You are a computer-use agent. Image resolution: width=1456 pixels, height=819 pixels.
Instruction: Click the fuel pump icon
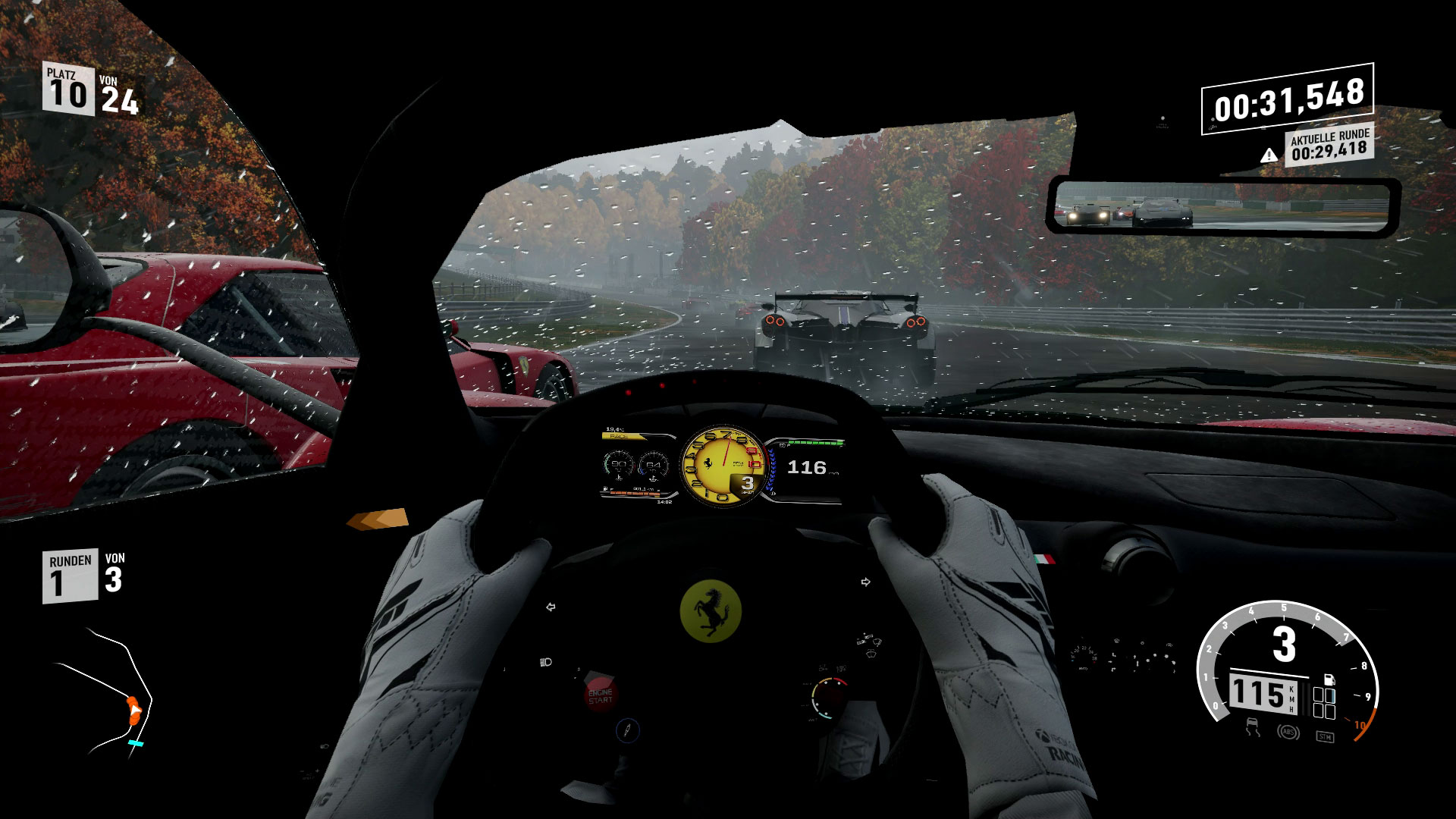pos(1329,679)
